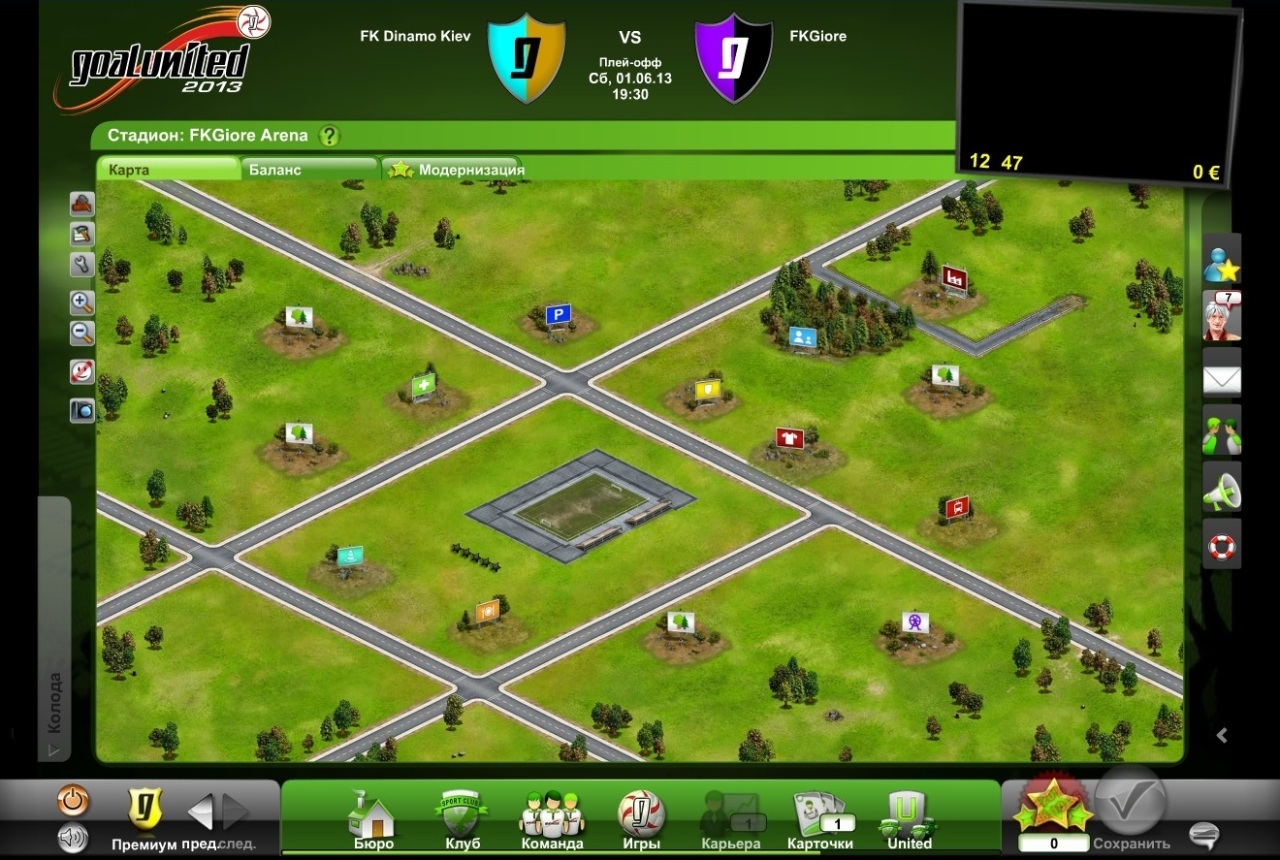Viewport: 1280px width, 860px height.
Task: Open the United menu
Action: (909, 820)
